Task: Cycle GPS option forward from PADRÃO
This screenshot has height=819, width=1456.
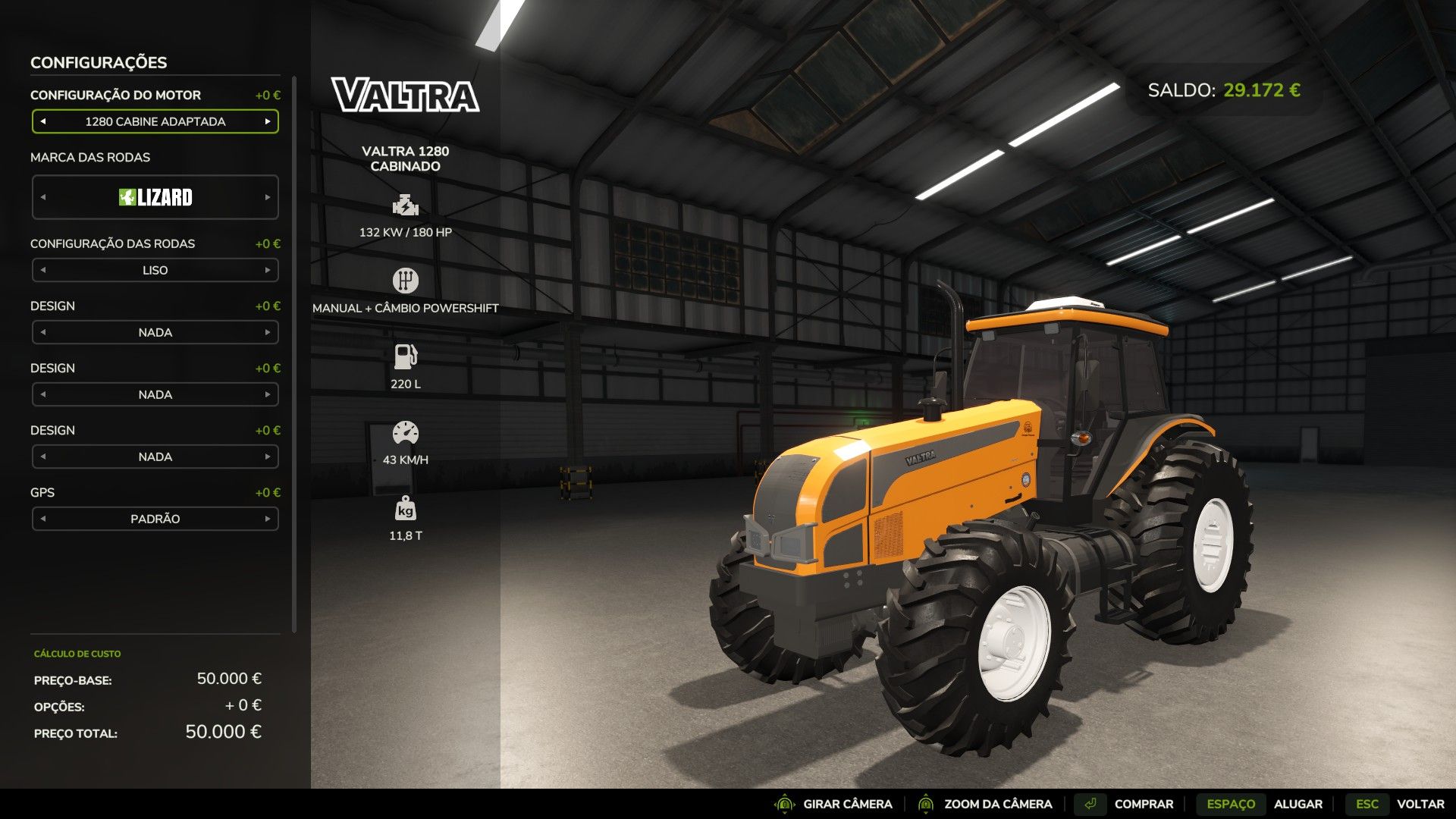Action: 269,519
